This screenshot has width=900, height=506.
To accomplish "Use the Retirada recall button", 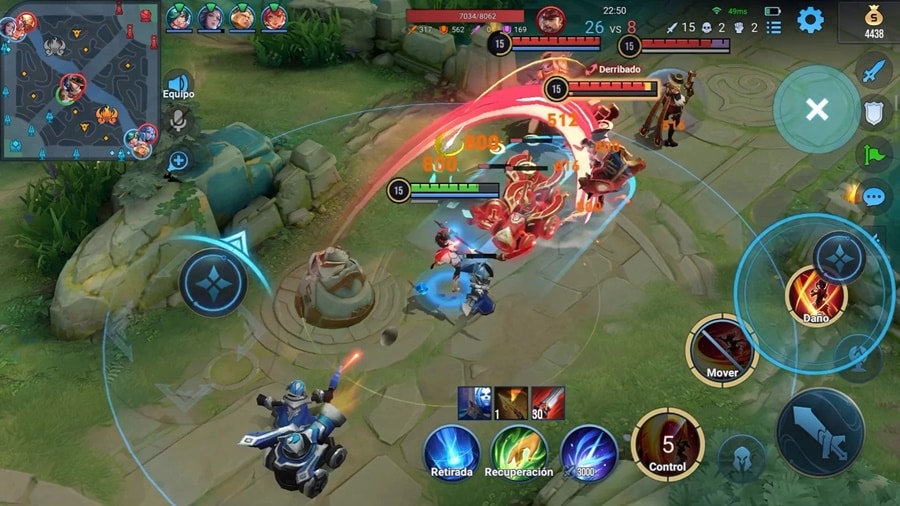I will (x=451, y=449).
